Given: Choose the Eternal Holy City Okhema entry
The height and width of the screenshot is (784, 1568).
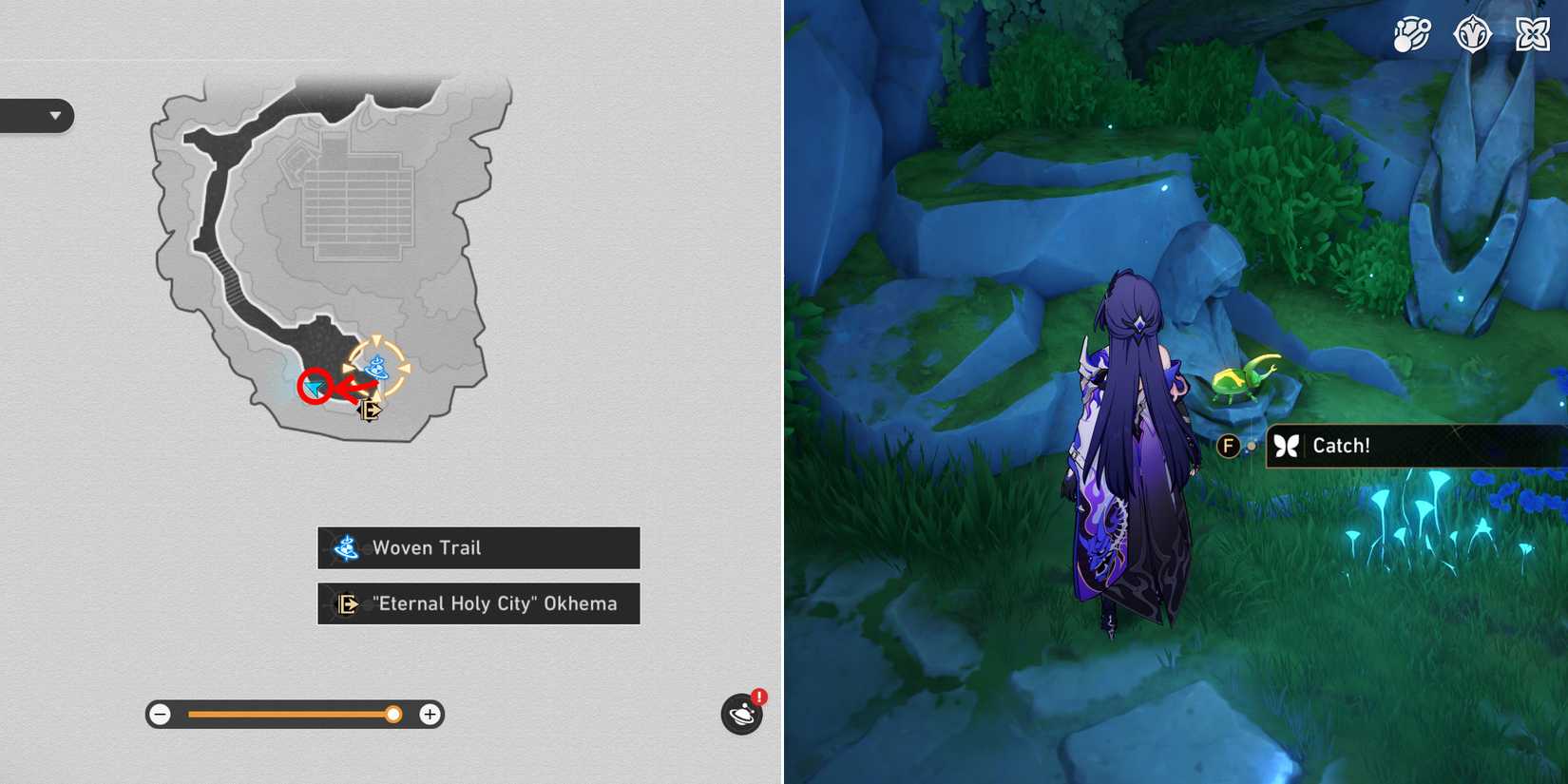Looking at the screenshot, I should (478, 603).
